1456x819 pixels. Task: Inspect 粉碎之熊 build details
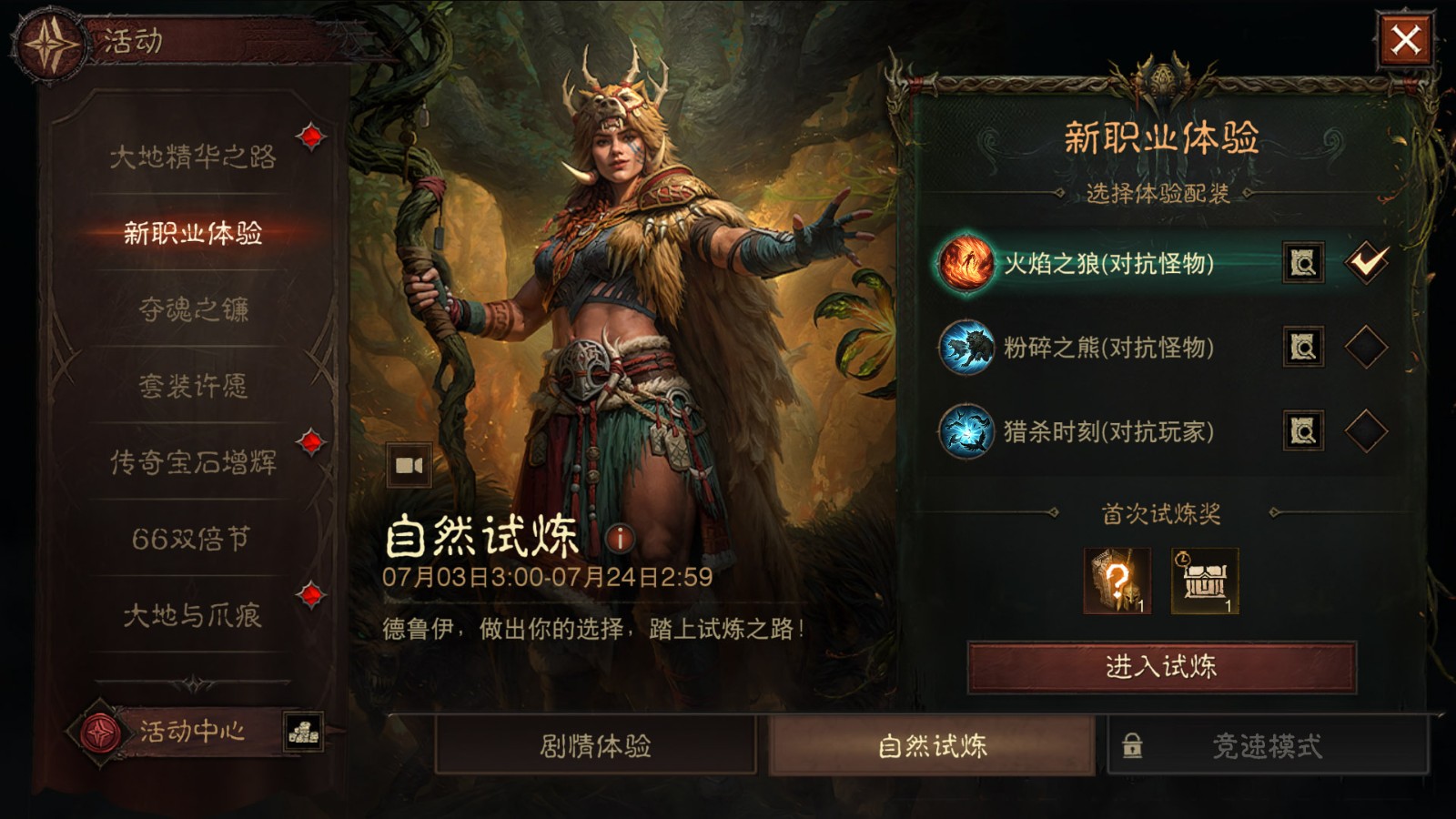(1303, 347)
